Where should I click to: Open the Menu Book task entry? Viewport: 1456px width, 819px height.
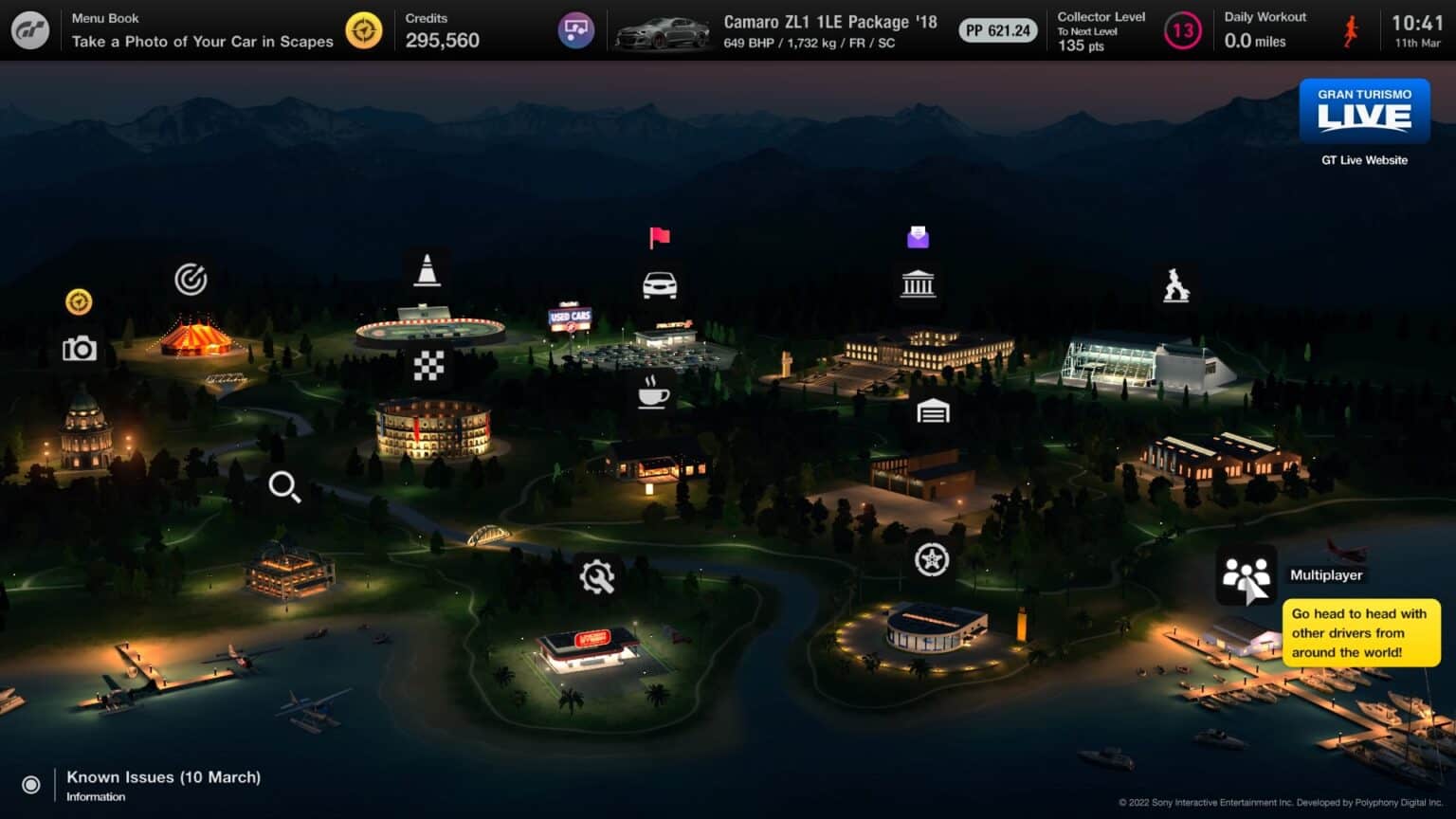click(x=203, y=30)
